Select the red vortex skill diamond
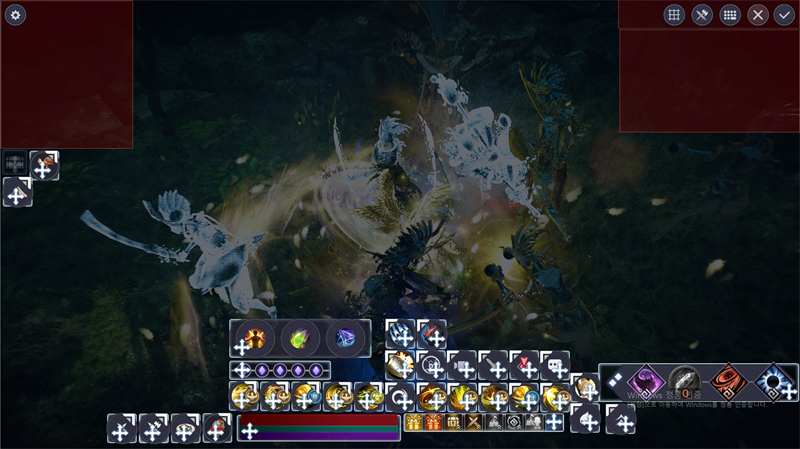 click(x=727, y=381)
